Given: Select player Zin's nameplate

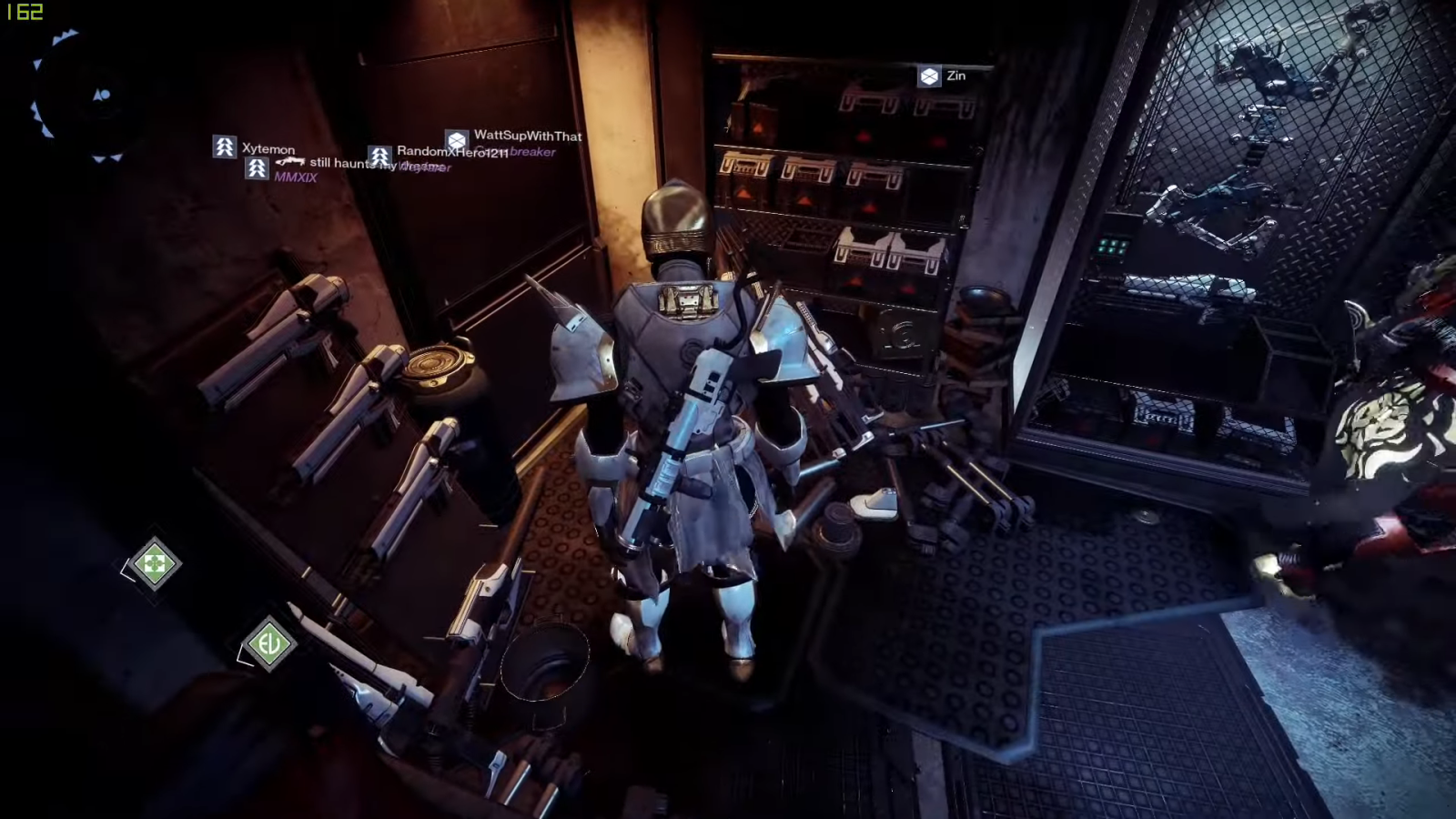Looking at the screenshot, I should click(943, 76).
